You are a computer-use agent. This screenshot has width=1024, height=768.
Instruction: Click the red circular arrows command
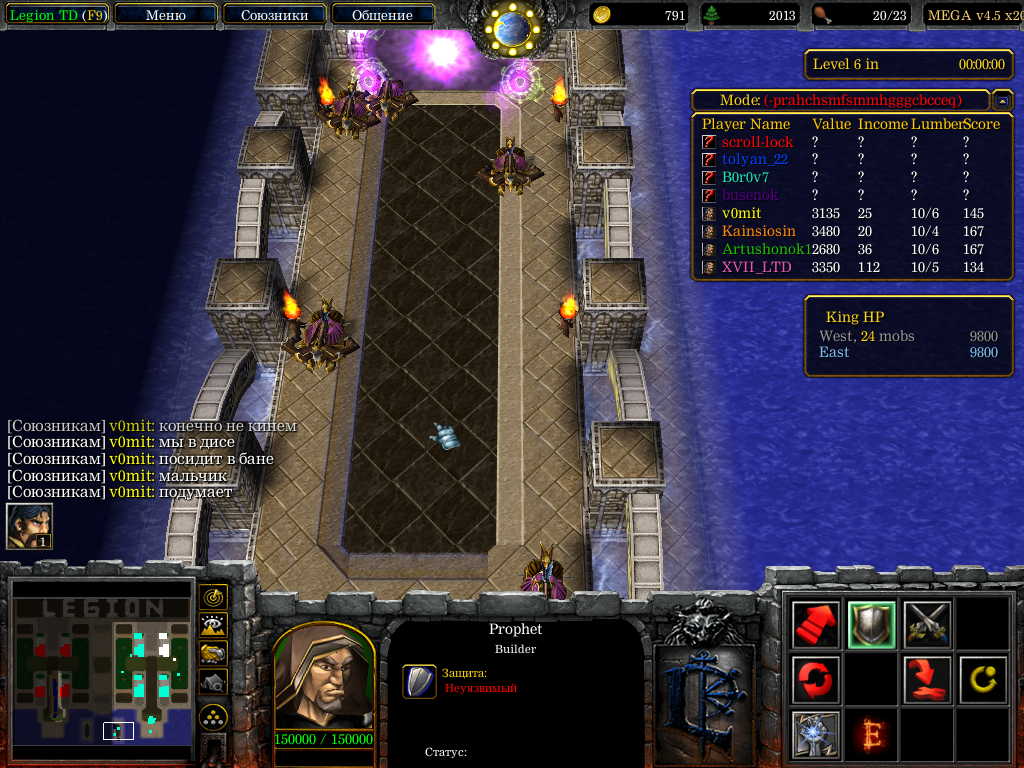(816, 680)
